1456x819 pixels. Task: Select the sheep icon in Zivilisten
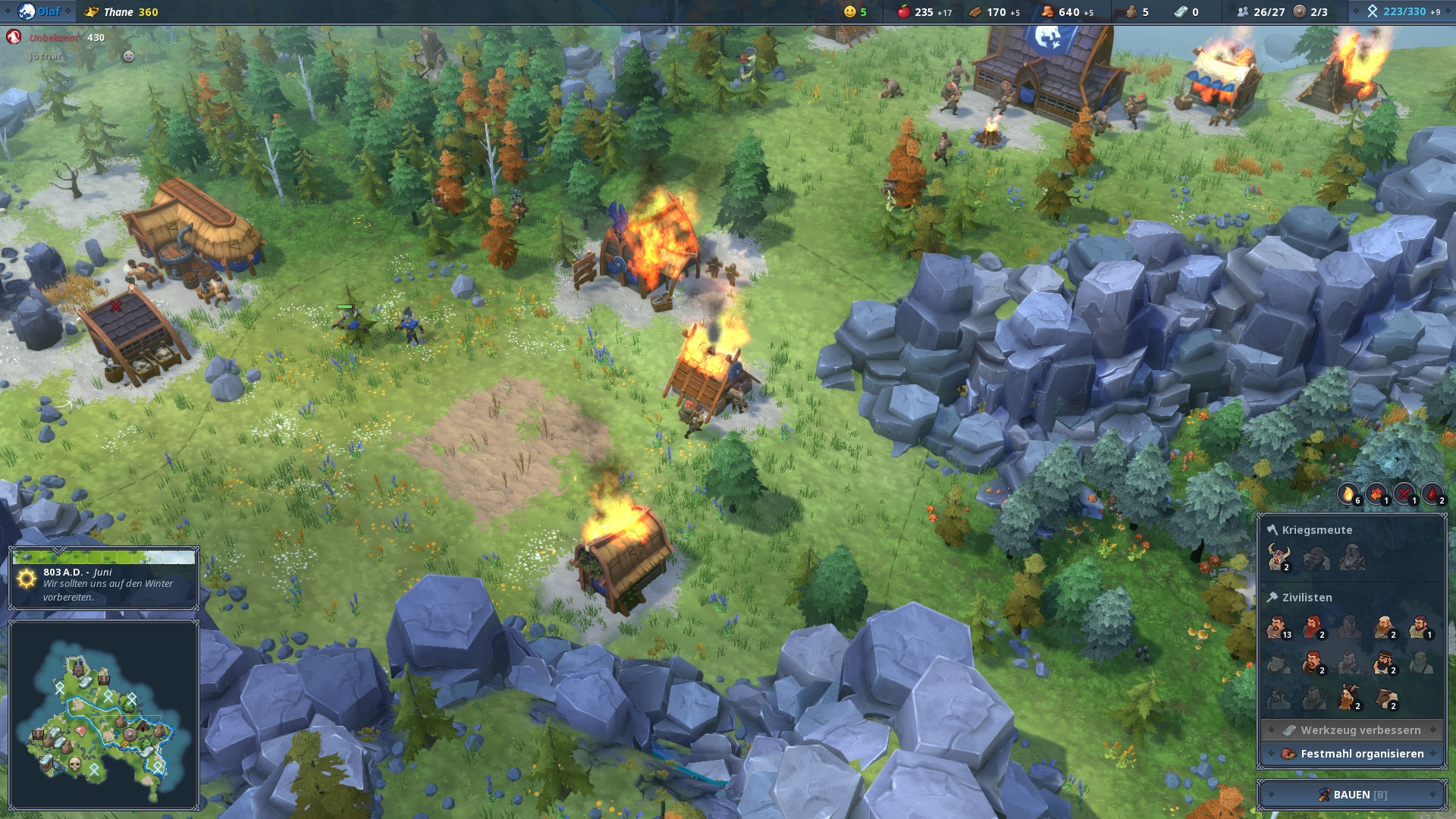point(1387,698)
